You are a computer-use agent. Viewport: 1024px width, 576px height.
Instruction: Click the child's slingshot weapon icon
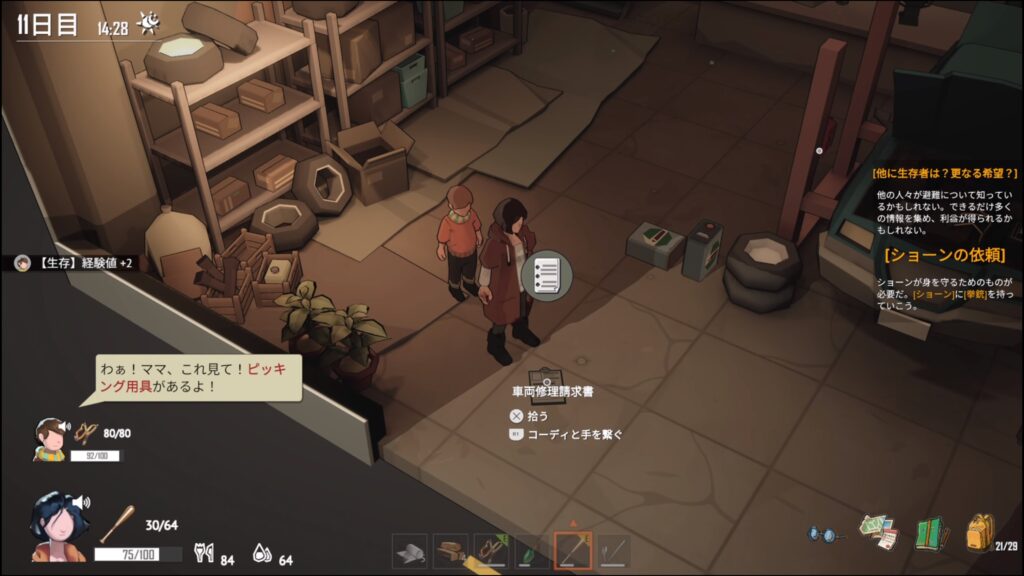pyautogui.click(x=86, y=433)
